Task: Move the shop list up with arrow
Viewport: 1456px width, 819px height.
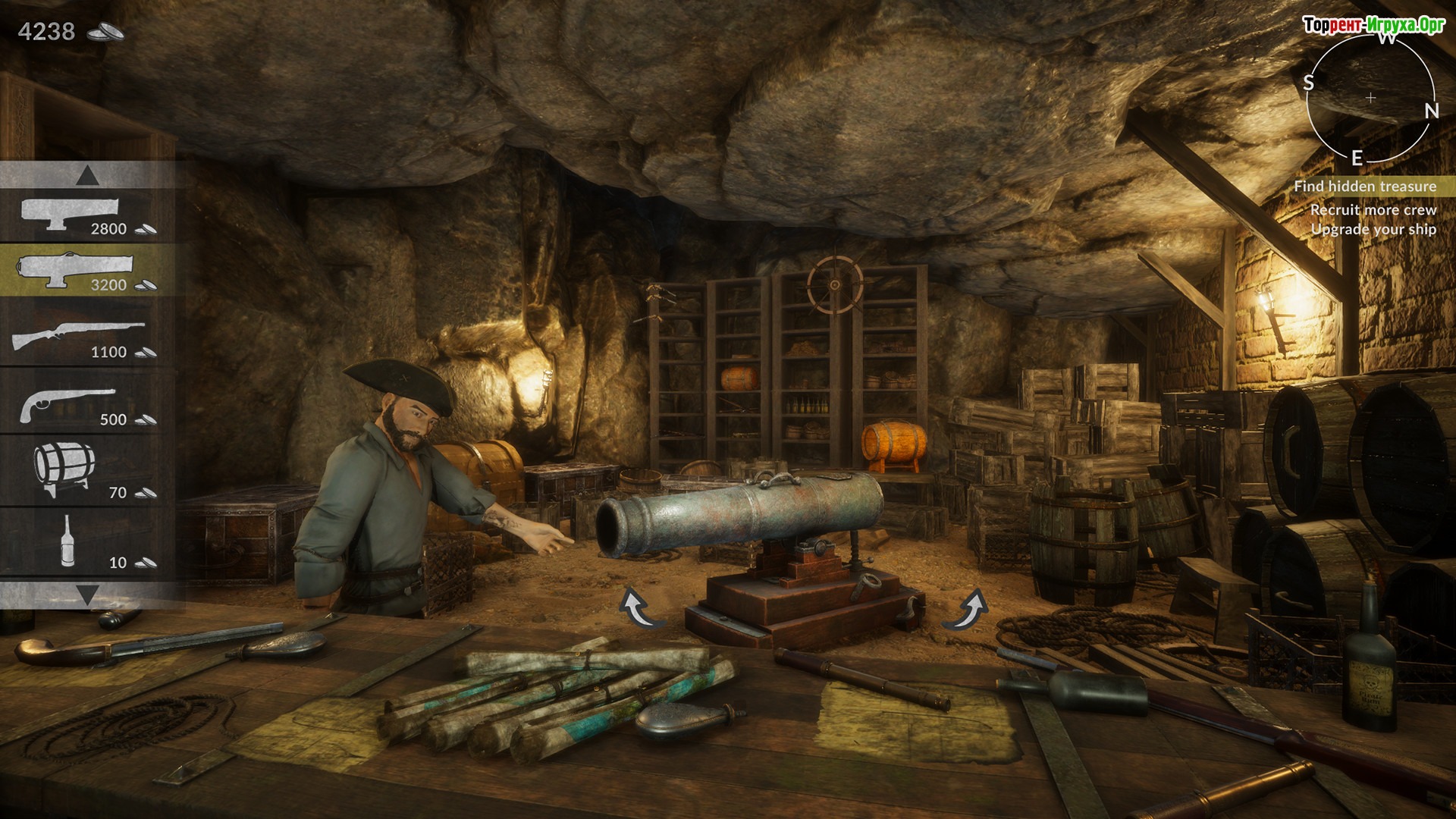Action: (x=88, y=177)
